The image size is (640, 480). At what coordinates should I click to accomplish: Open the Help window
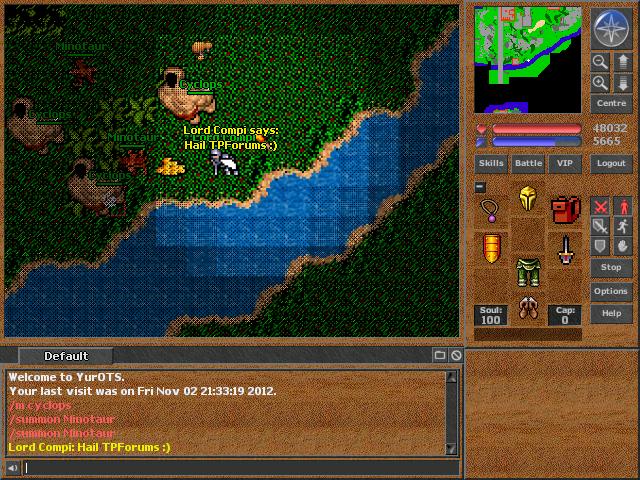point(610,314)
